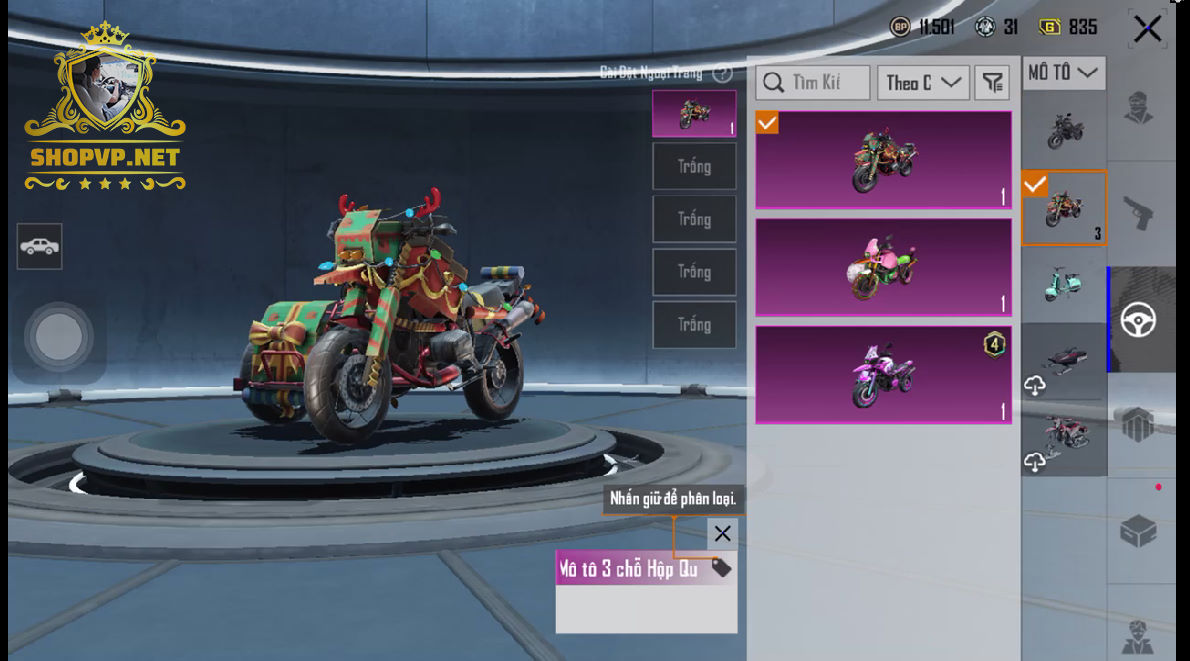Screen dimensions: 1190x661
Task: Open the box crate category tab
Action: pyautogui.click(x=1139, y=531)
